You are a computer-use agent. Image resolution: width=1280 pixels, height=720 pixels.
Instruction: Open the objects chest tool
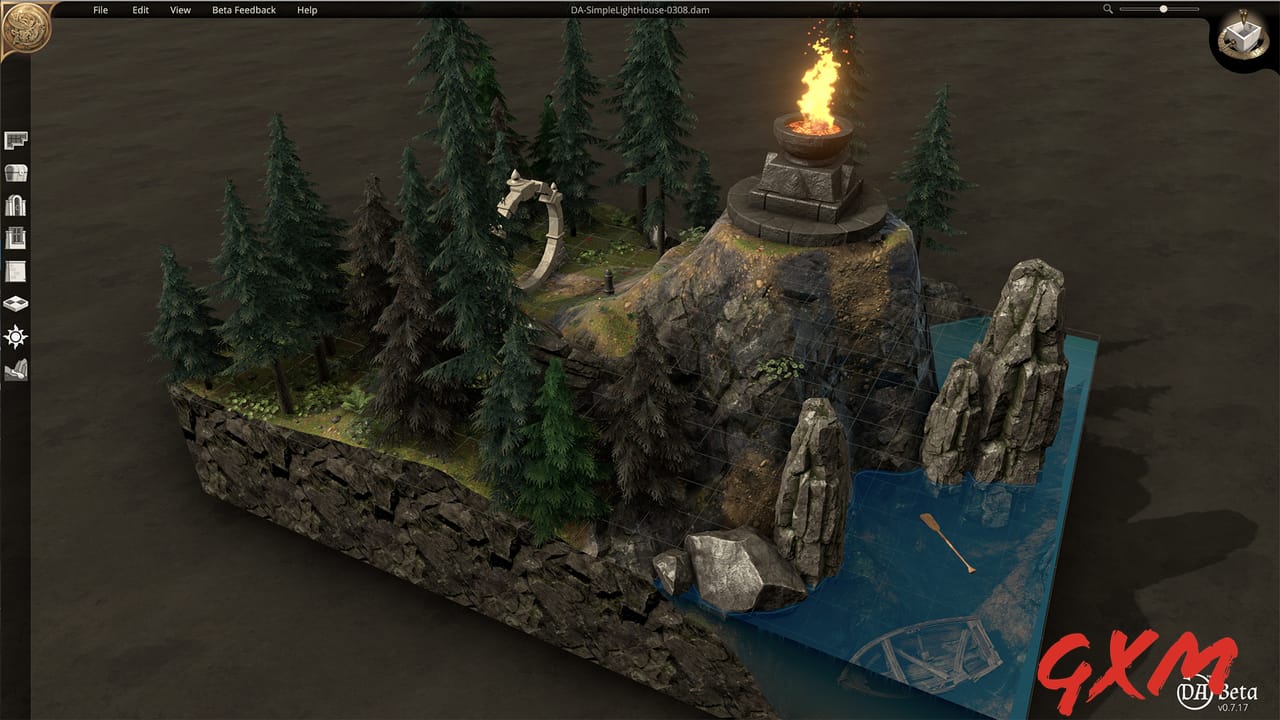pyautogui.click(x=14, y=172)
